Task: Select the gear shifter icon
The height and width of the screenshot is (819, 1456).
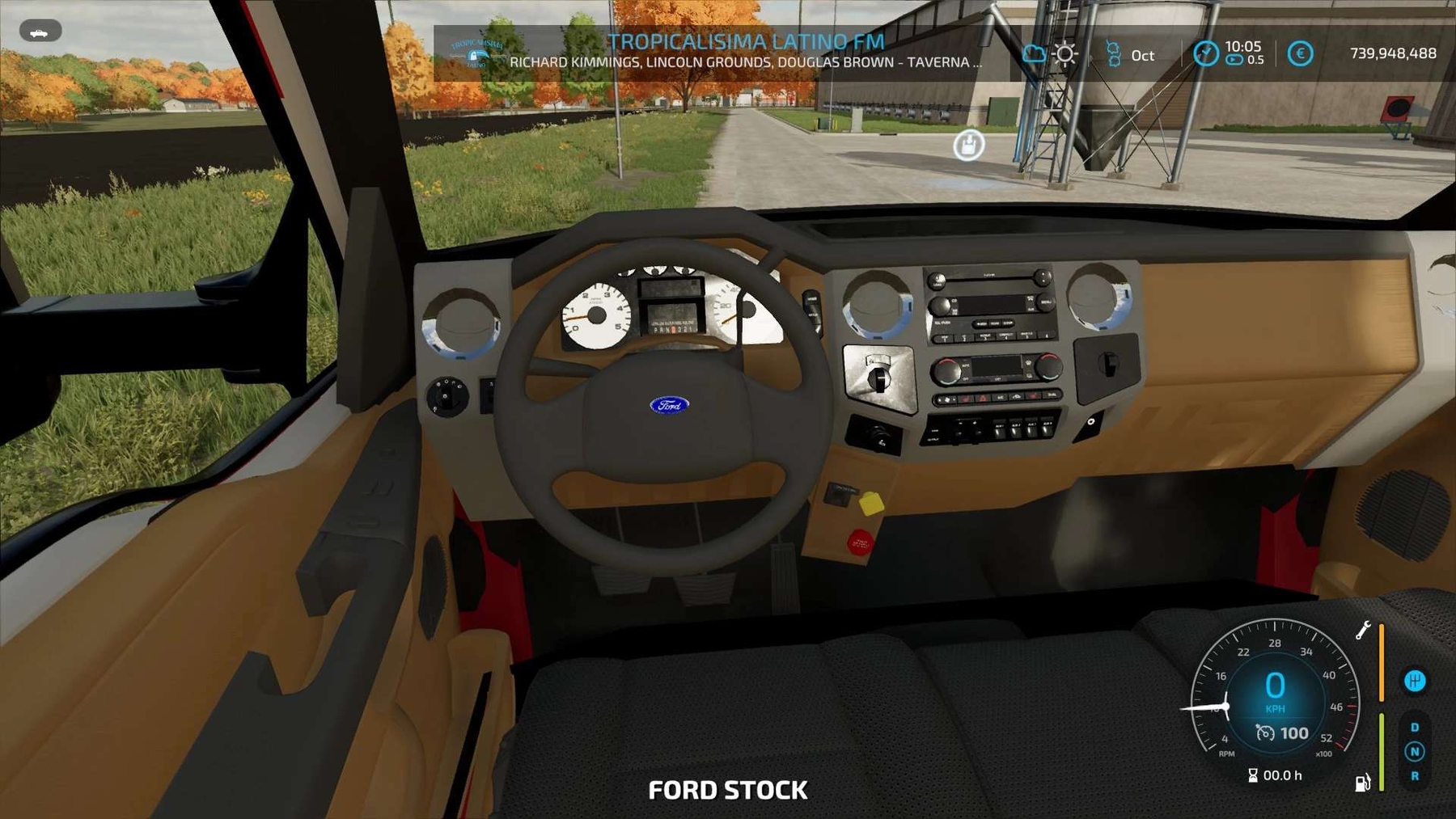Action: pyautogui.click(x=1414, y=681)
